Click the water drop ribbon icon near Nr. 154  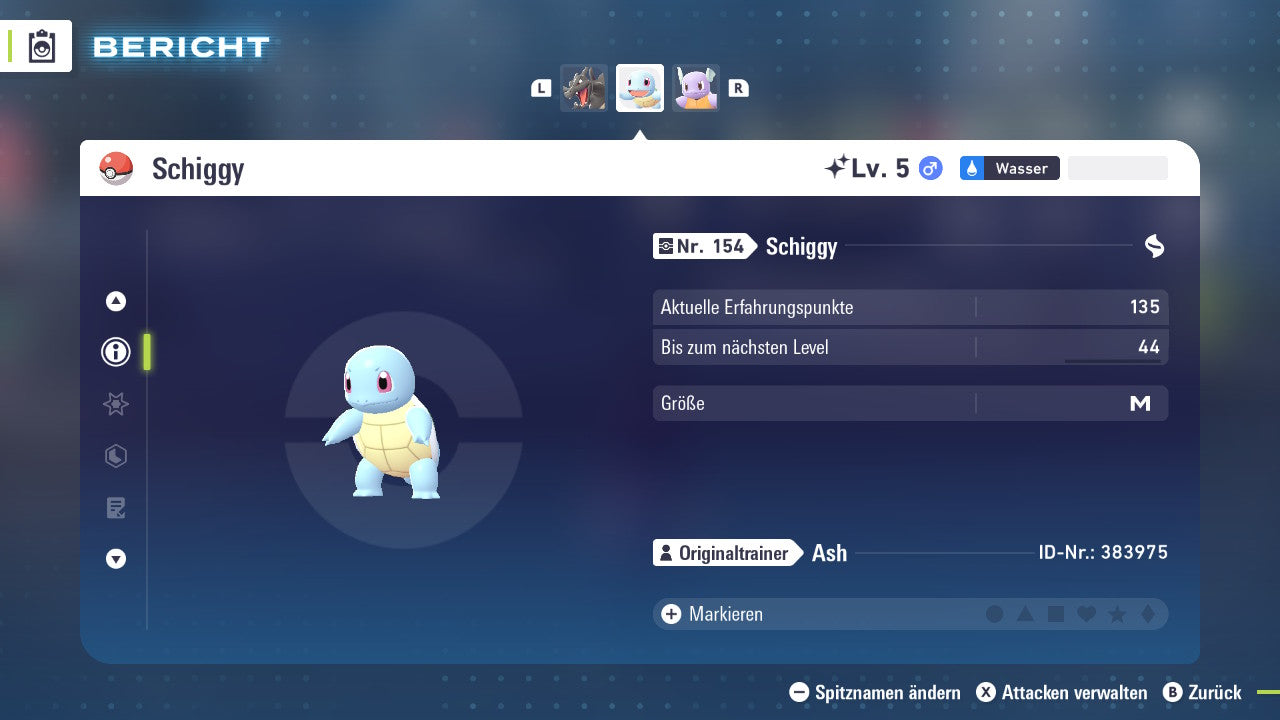point(1155,246)
